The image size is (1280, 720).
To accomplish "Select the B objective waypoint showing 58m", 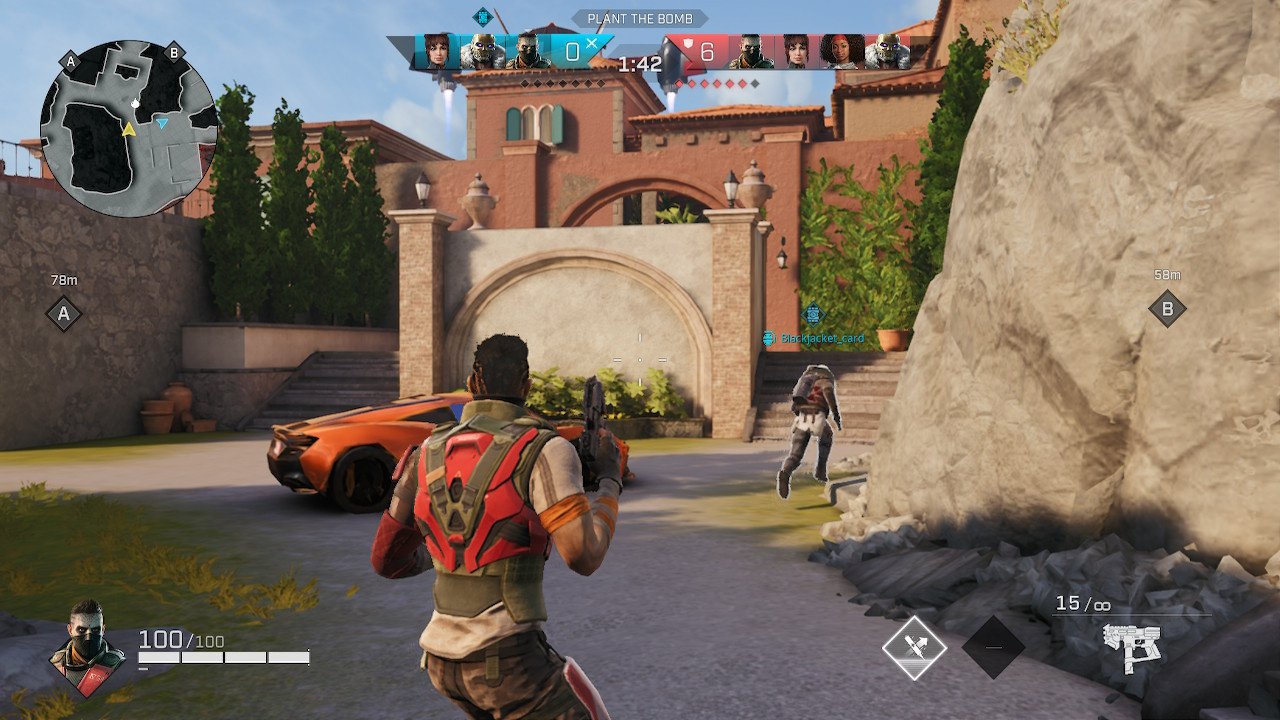I will pyautogui.click(x=1167, y=308).
